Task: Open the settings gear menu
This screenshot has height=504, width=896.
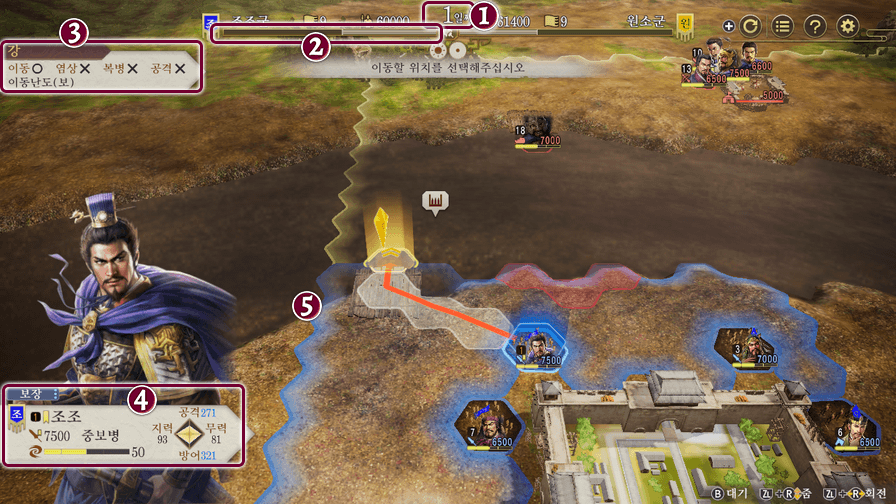Action: (x=848, y=27)
